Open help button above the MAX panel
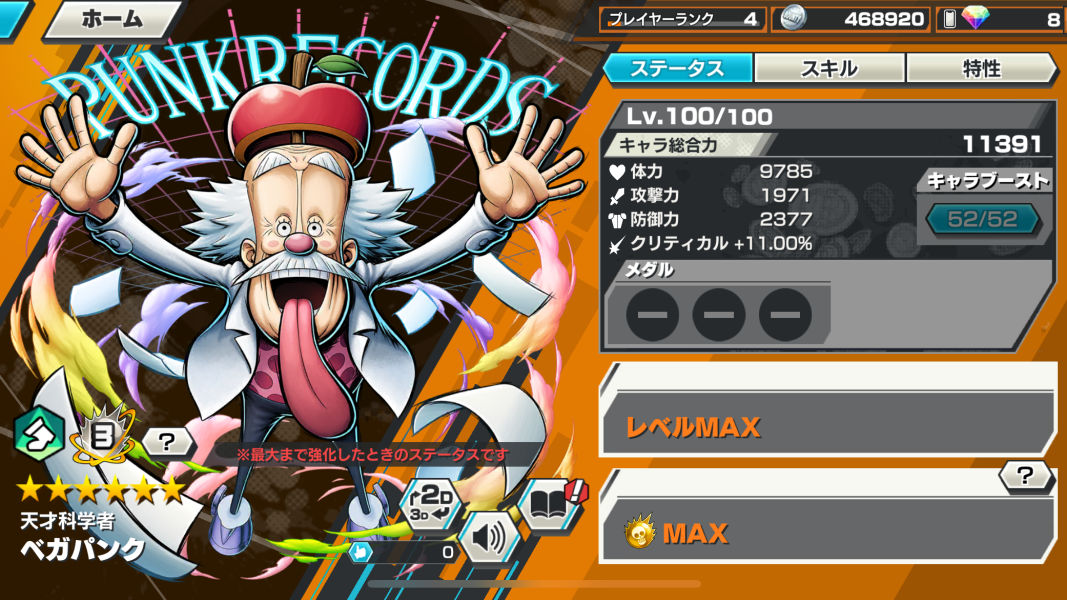 click(x=1025, y=477)
